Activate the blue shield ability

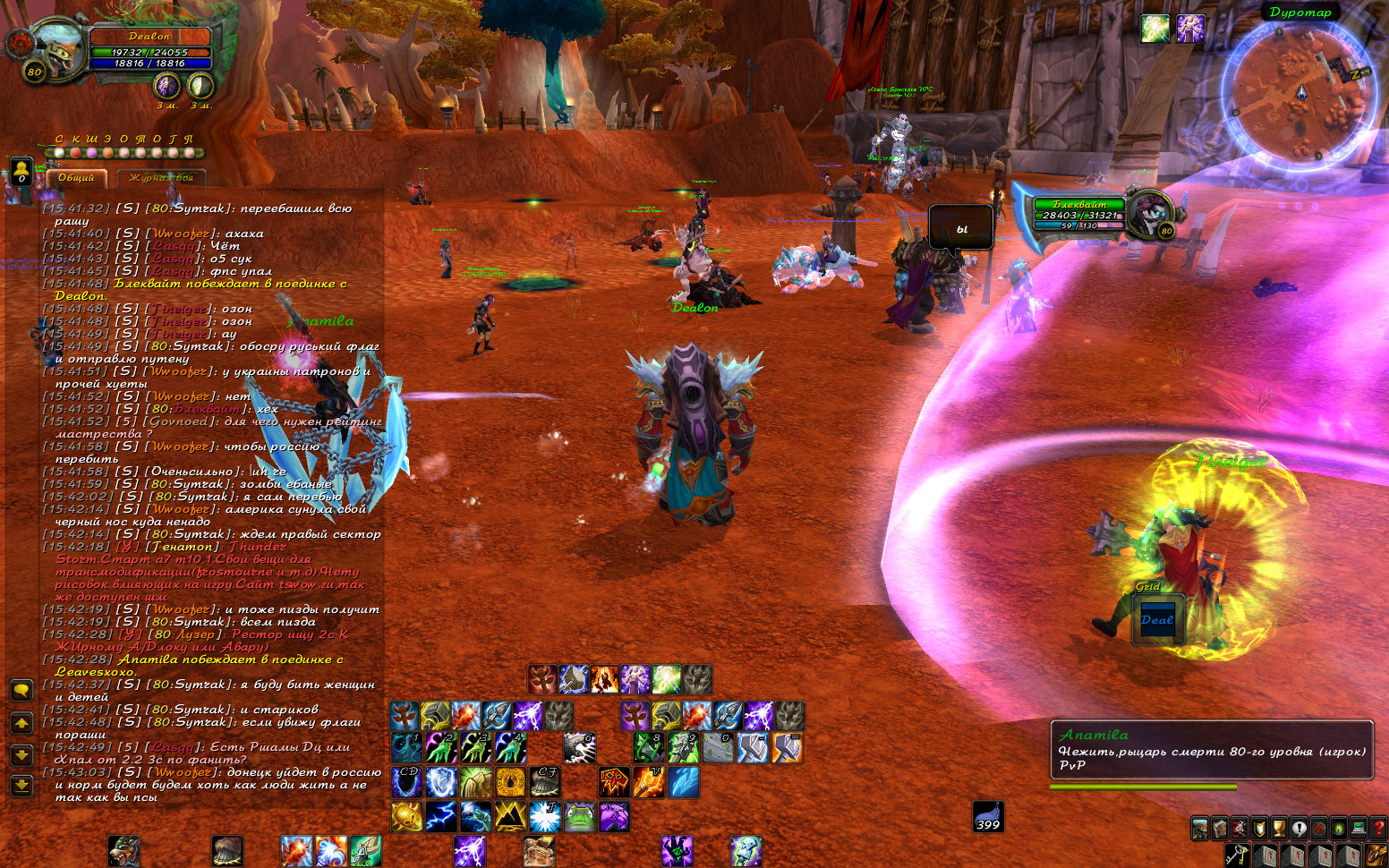(x=440, y=782)
